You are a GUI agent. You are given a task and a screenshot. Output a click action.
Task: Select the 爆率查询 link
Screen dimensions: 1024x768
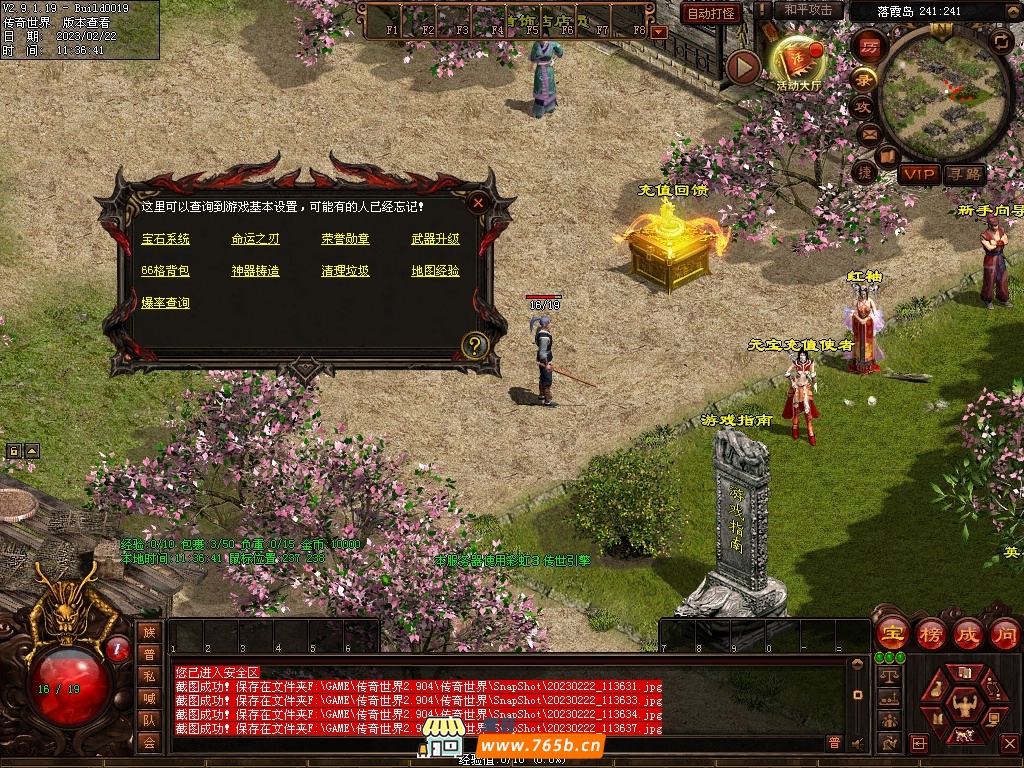point(165,303)
